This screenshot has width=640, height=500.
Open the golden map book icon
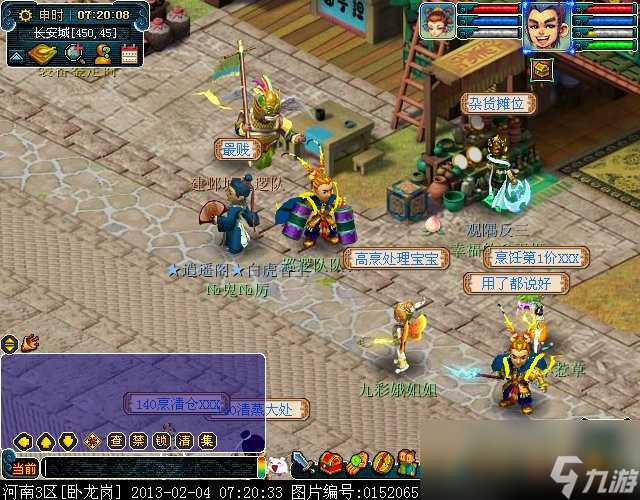(41, 53)
